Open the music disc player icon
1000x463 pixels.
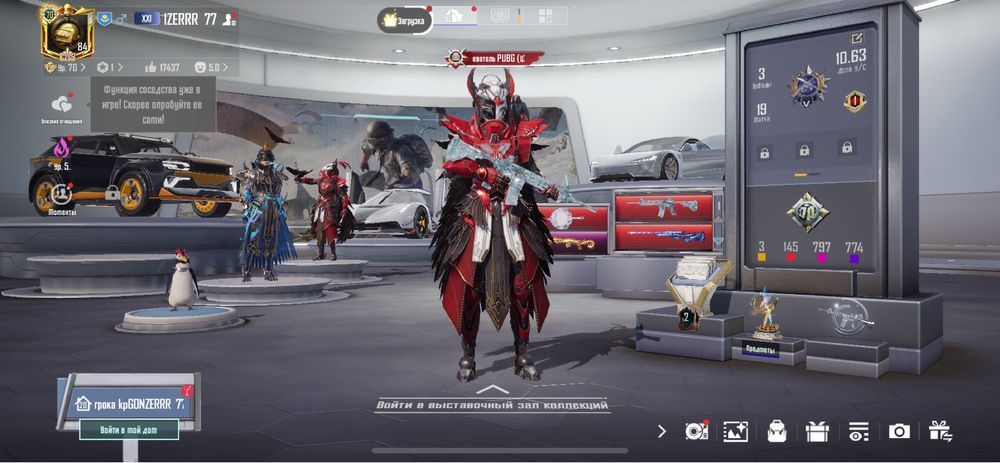point(696,431)
